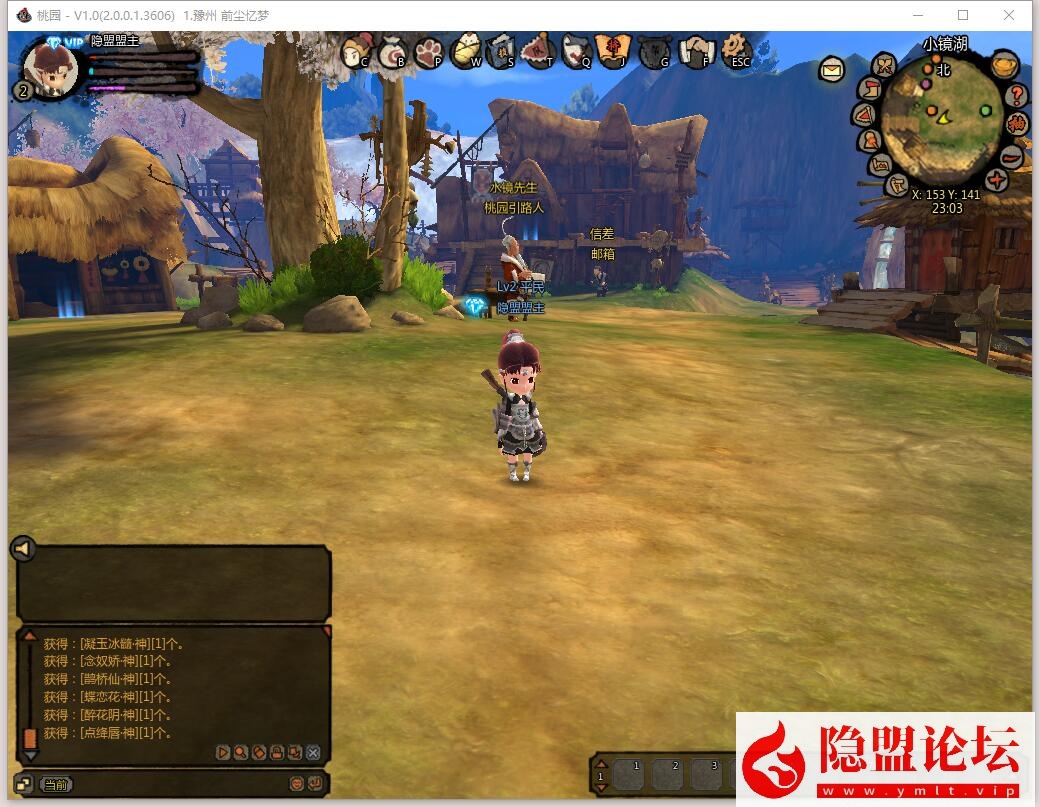This screenshot has height=807, width=1040.
Task: Open the pet paw icon (P)
Action: [429, 51]
